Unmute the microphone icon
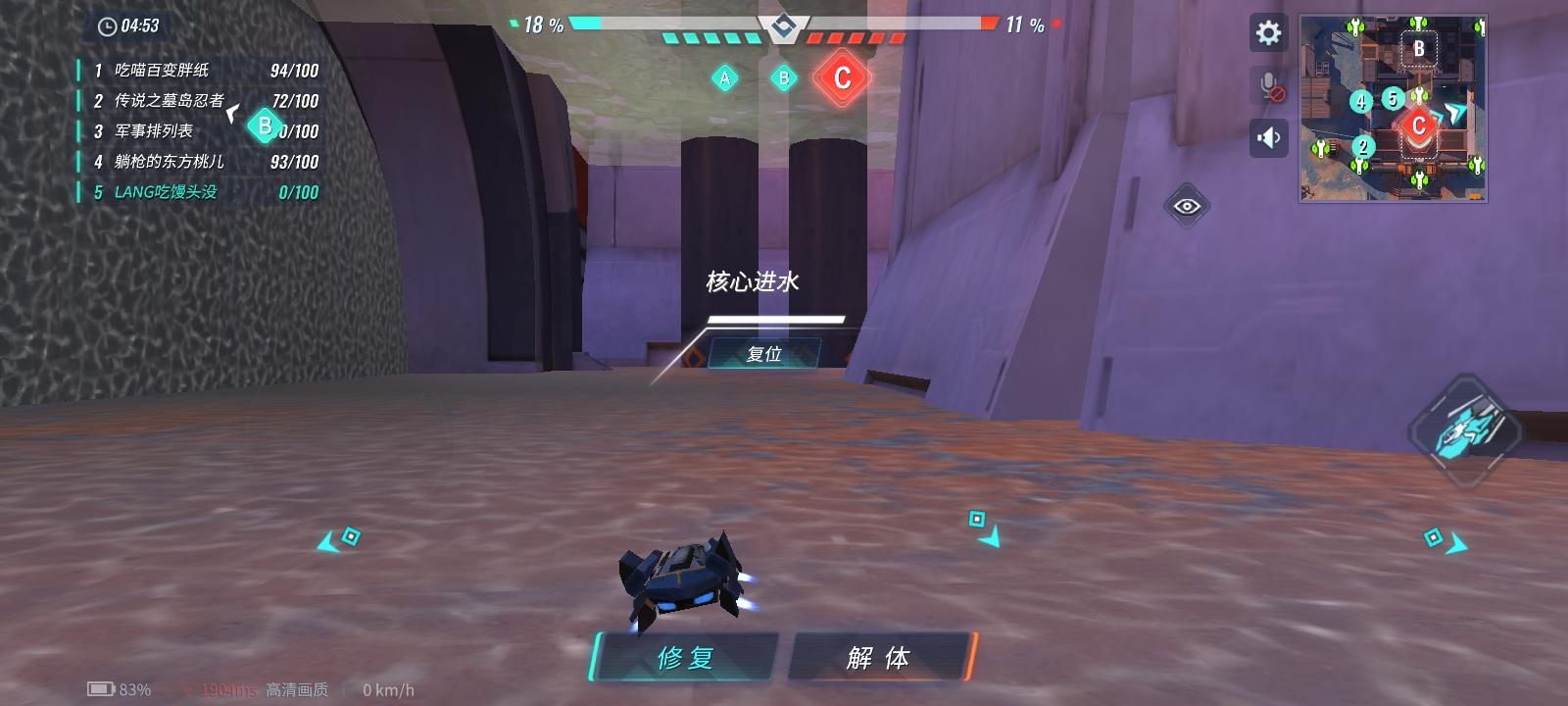Screen dimensions: 1568x706 (1268, 85)
